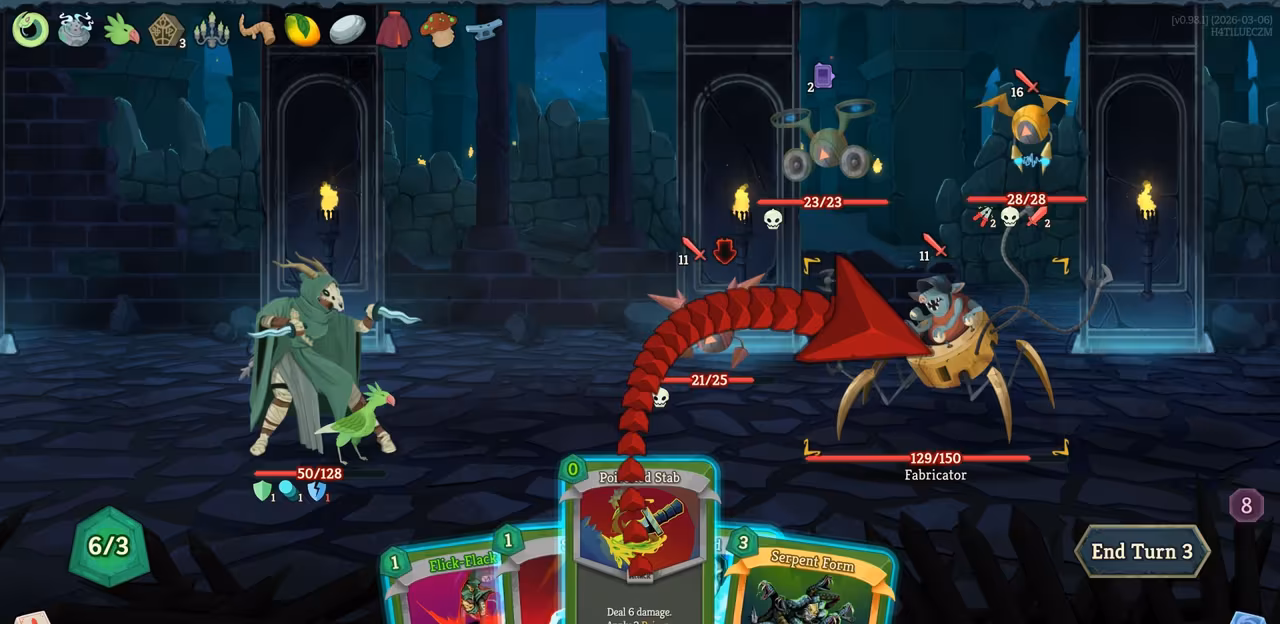Image resolution: width=1280 pixels, height=624 pixels.
Task: Inspect the green snake ring relic
Action: [x=30, y=29]
